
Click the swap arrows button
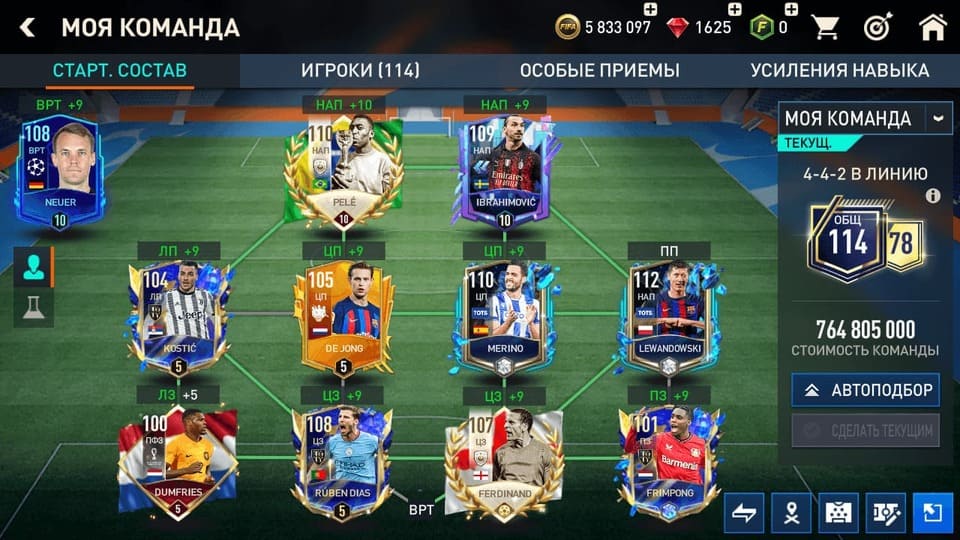click(744, 513)
